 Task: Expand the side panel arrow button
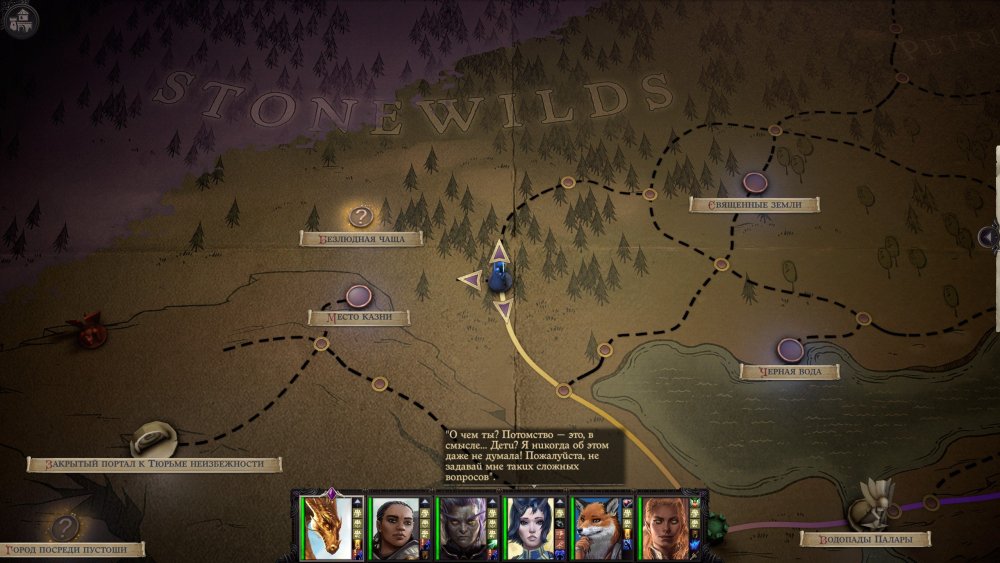pyautogui.click(x=989, y=237)
